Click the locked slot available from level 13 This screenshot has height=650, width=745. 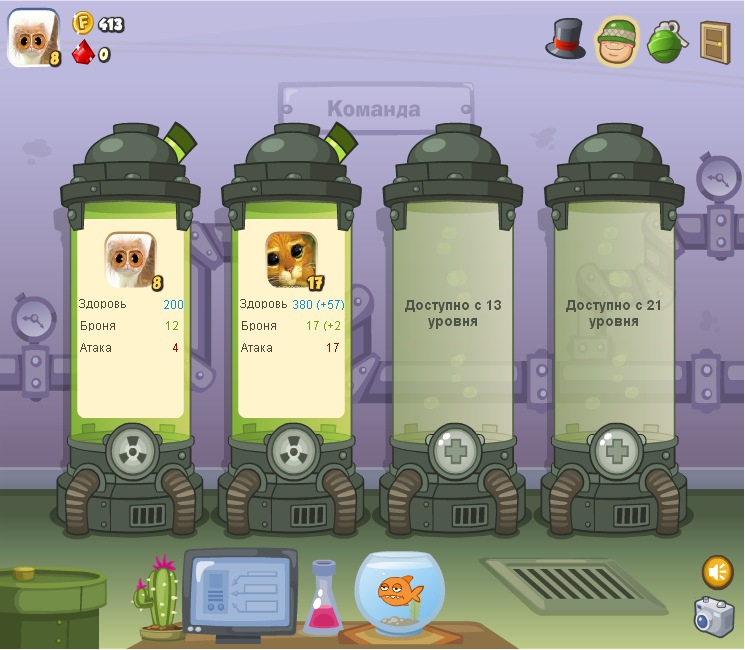[453, 313]
